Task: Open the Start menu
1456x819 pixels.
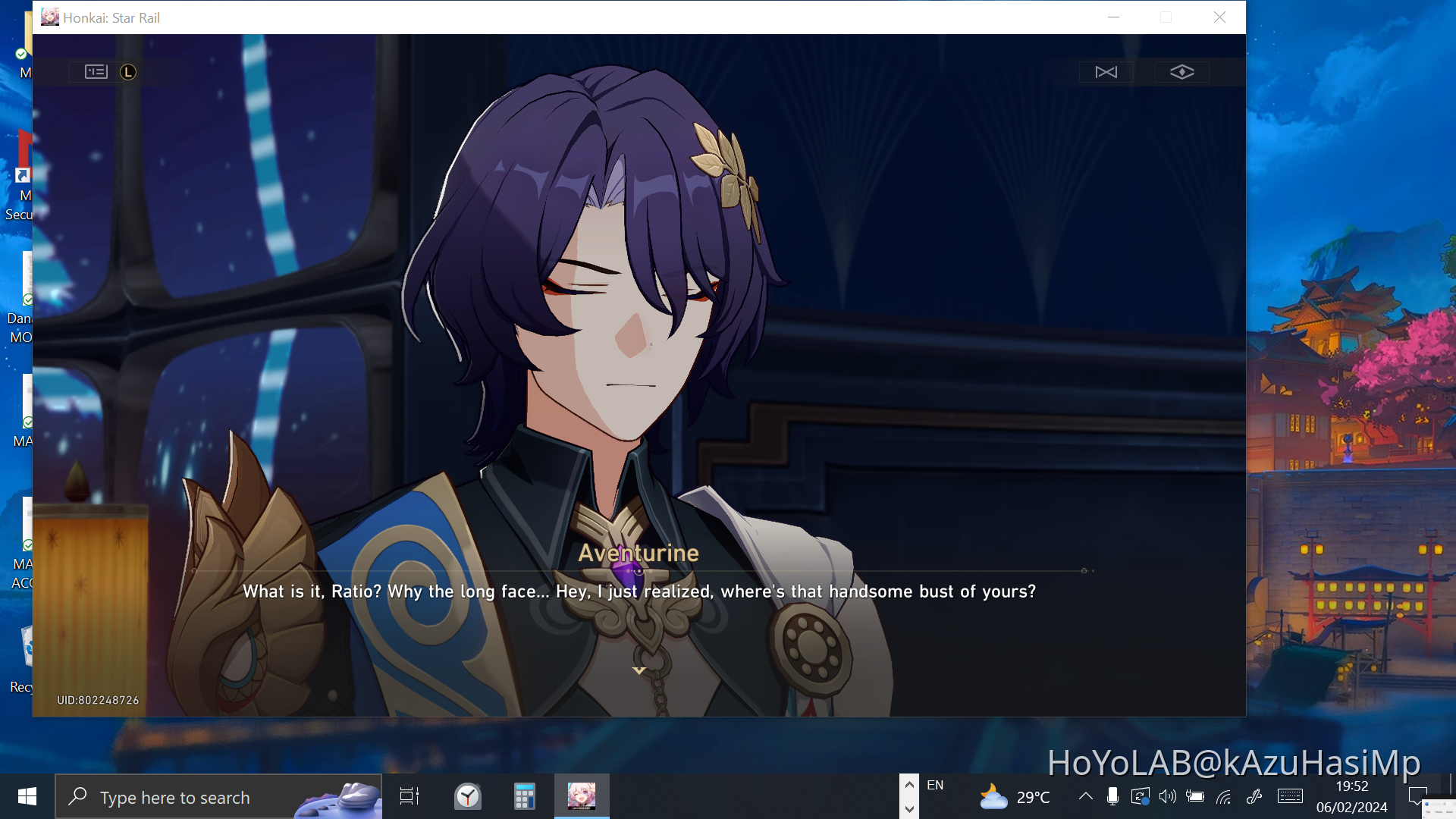Action: click(27, 796)
